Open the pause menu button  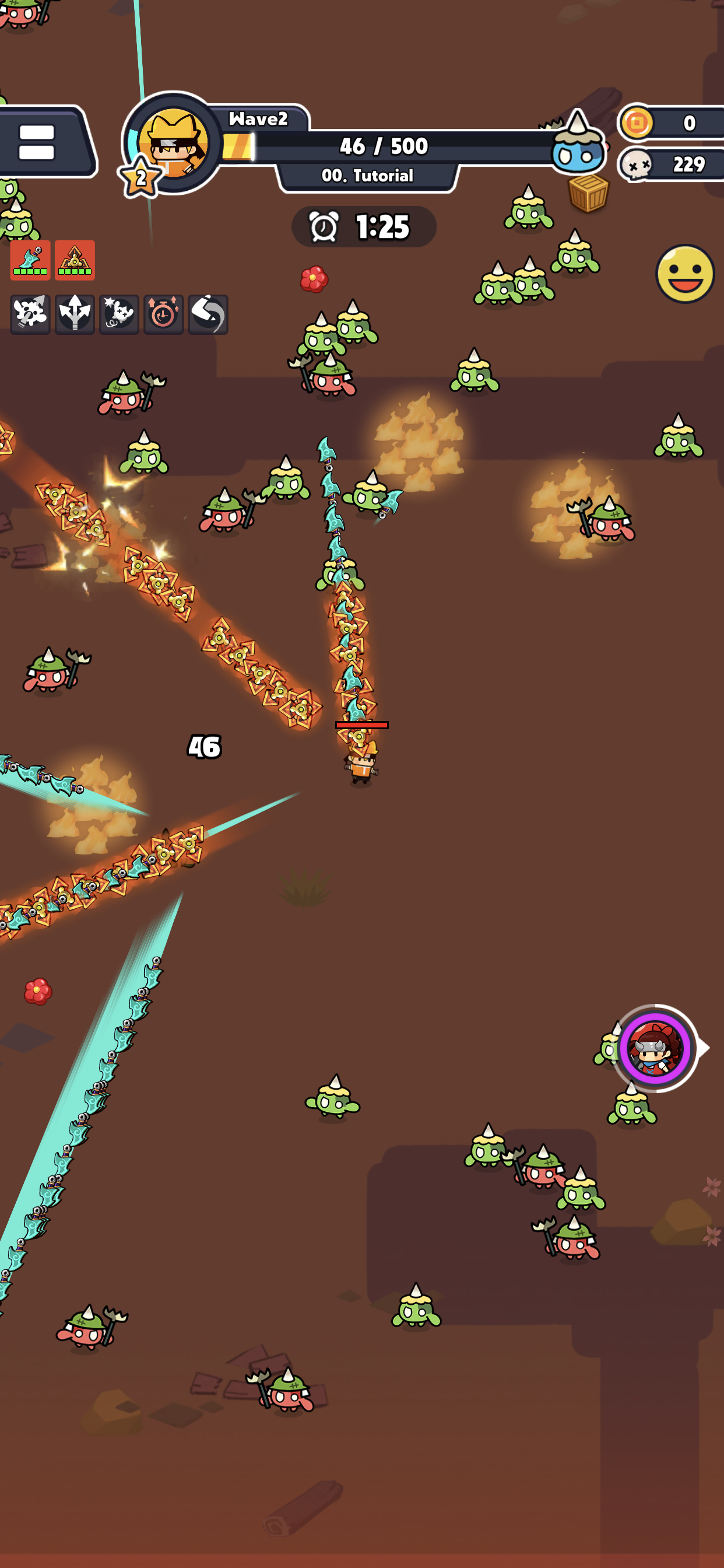(38, 142)
